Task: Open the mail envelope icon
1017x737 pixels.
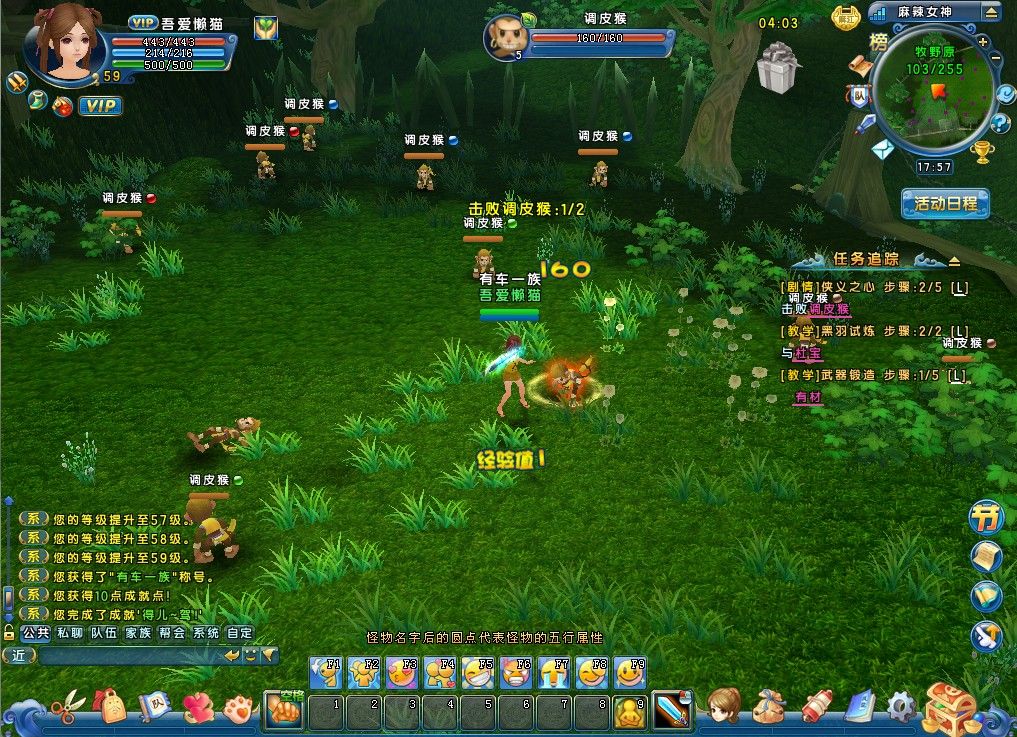Action: coord(881,150)
